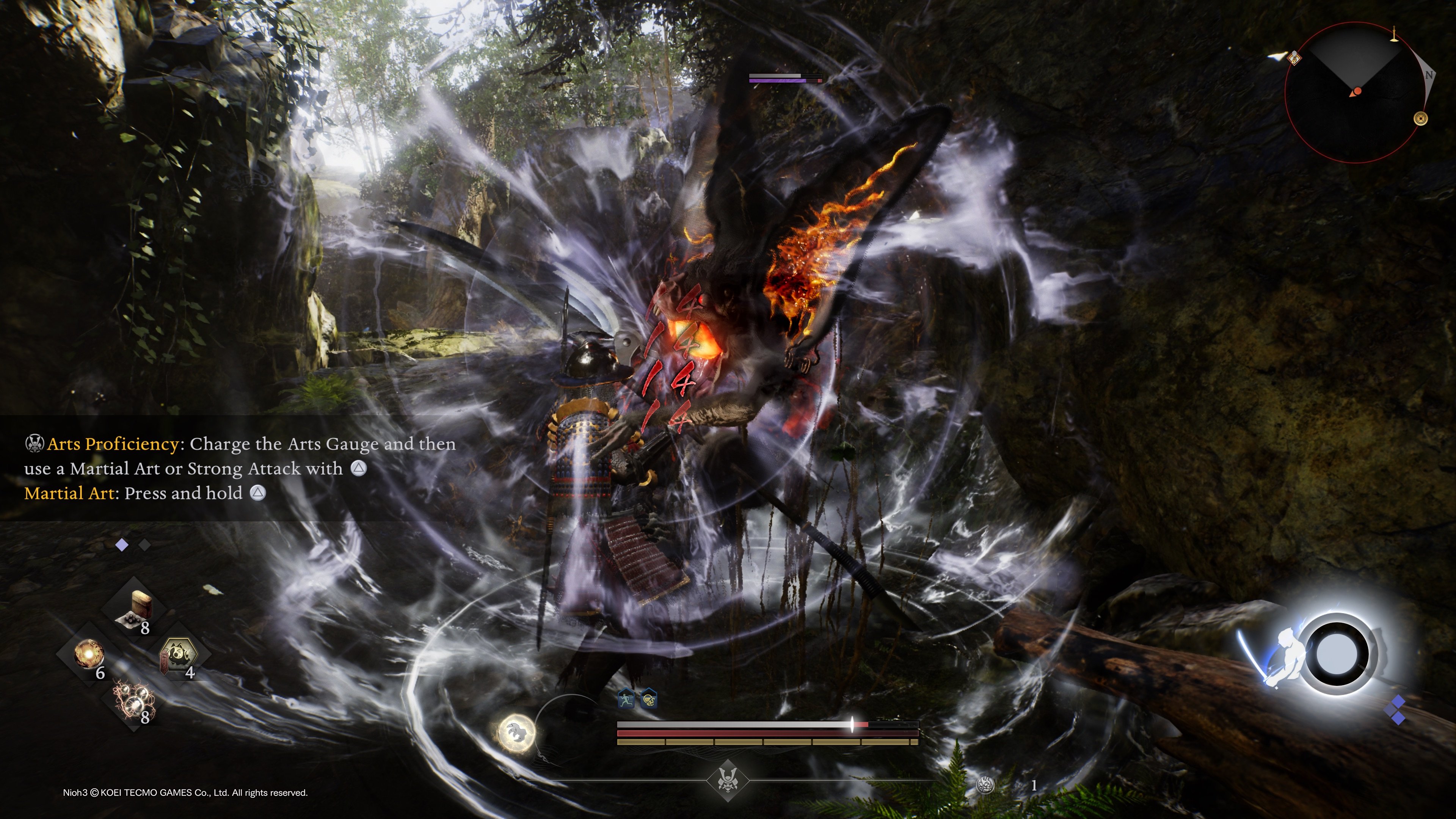Click the glowing white ring stance indicator
Image resolution: width=1456 pixels, height=819 pixels.
coord(1337,654)
